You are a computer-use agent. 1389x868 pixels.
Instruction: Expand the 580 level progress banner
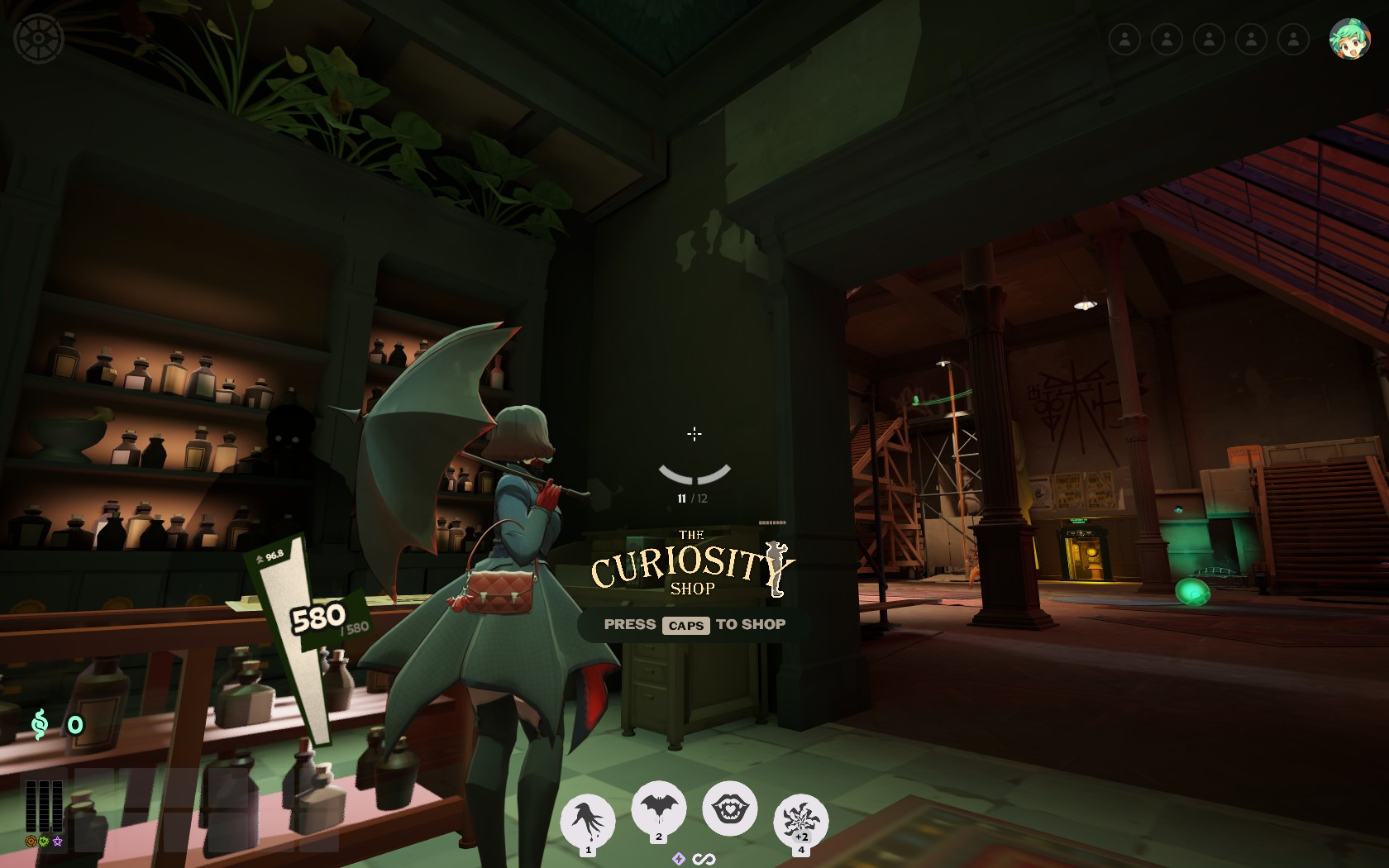317,616
